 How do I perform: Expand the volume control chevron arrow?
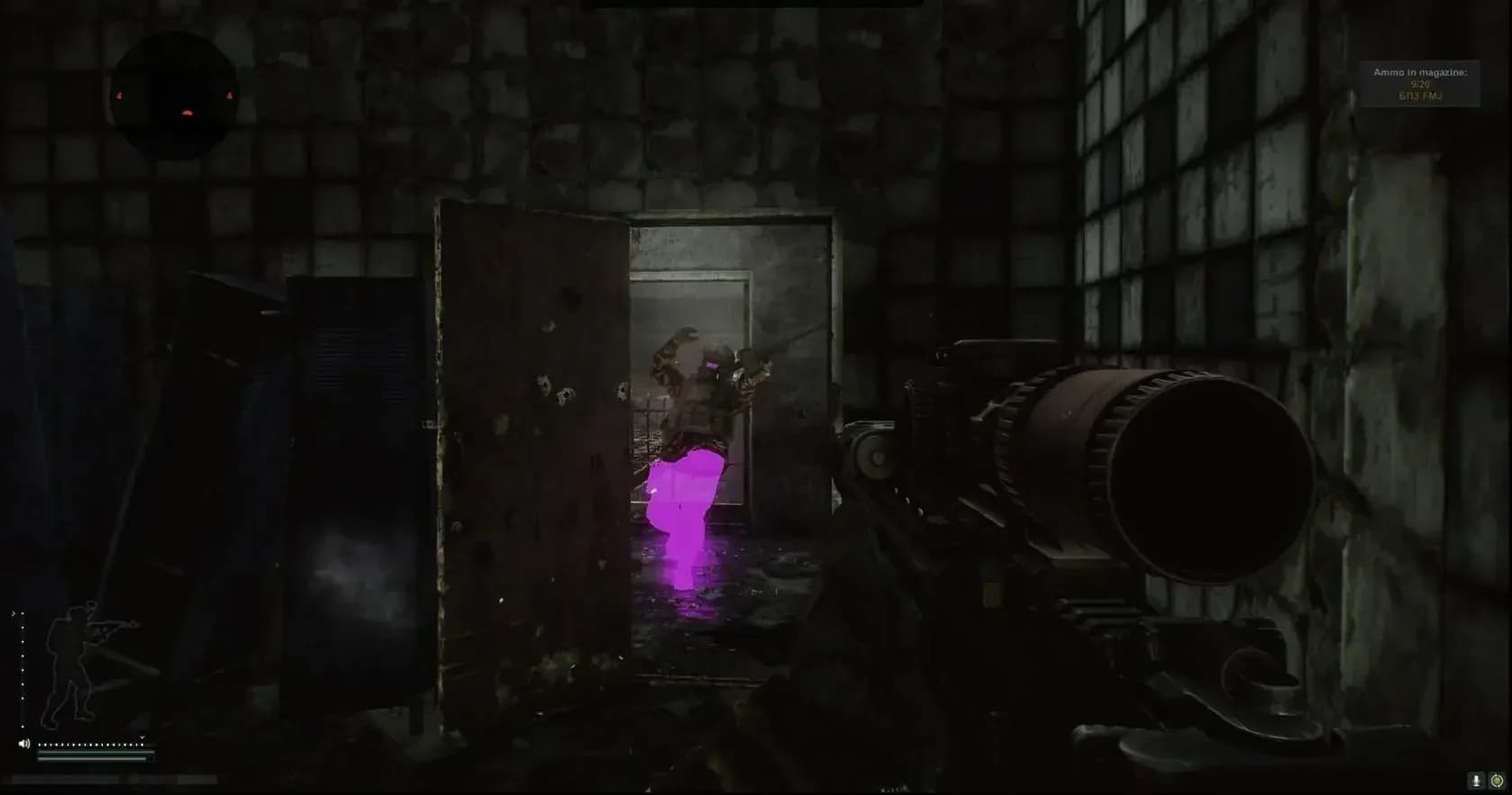click(142, 737)
